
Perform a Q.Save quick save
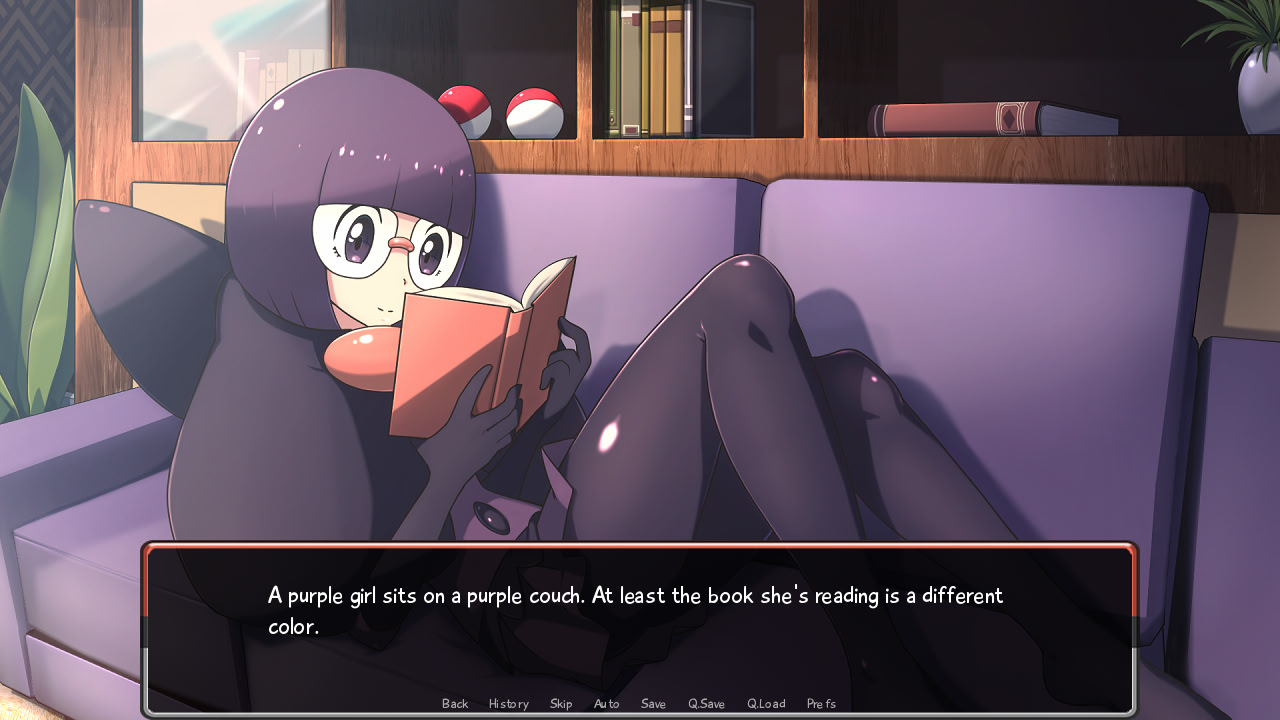tap(705, 703)
